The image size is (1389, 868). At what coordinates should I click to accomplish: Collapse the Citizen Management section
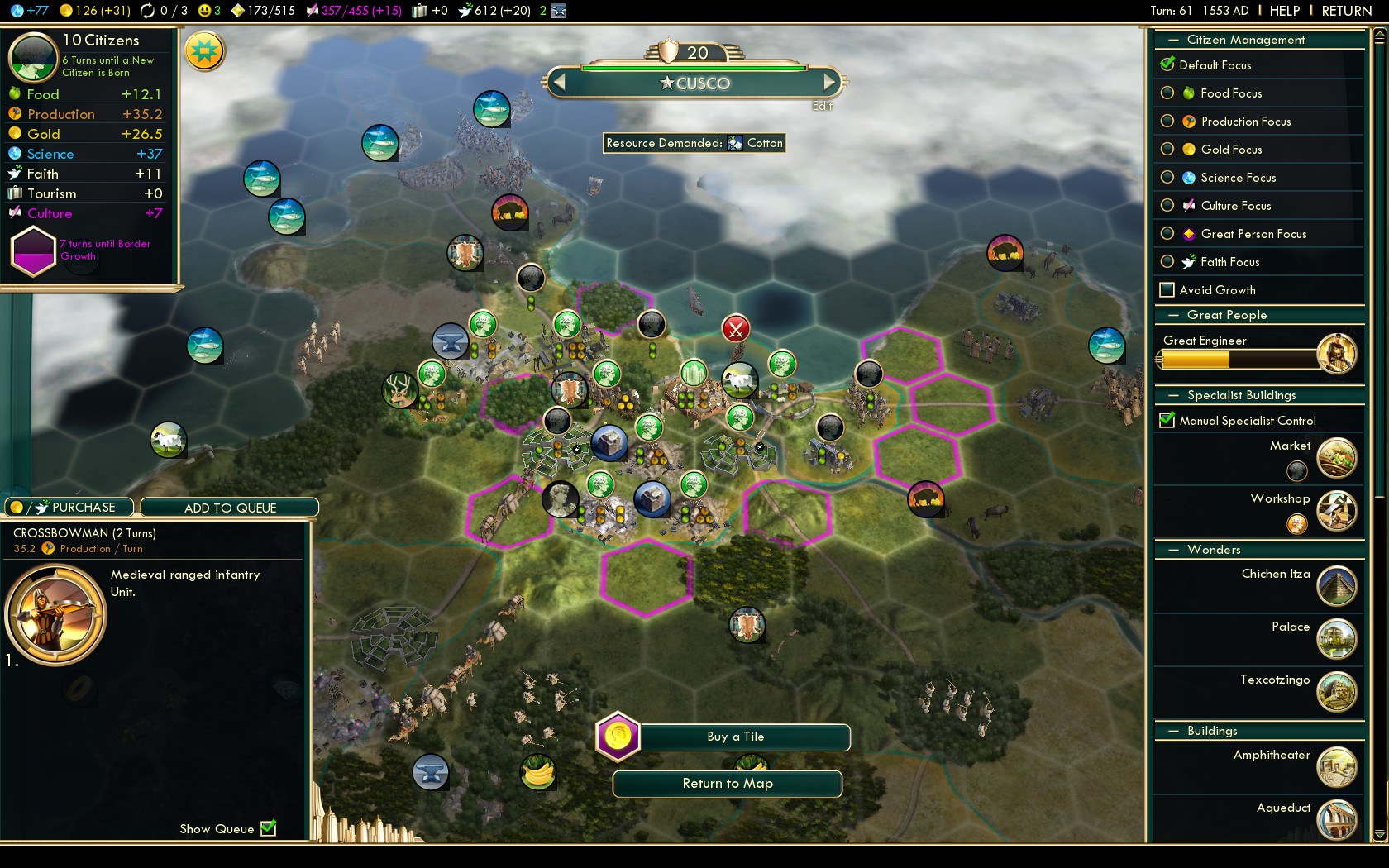pyautogui.click(x=1173, y=40)
